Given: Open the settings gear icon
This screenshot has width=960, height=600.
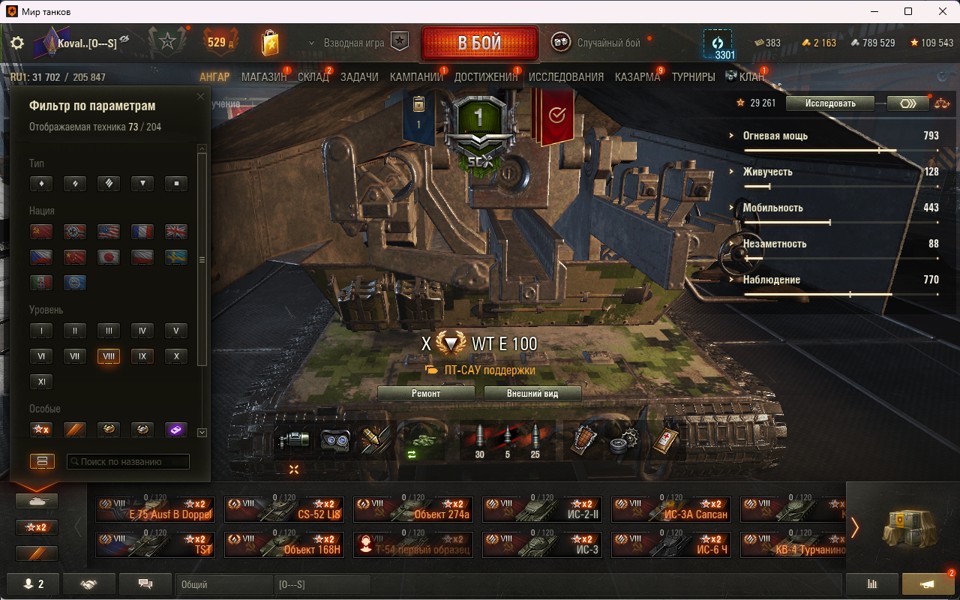Looking at the screenshot, I should pyautogui.click(x=17, y=43).
